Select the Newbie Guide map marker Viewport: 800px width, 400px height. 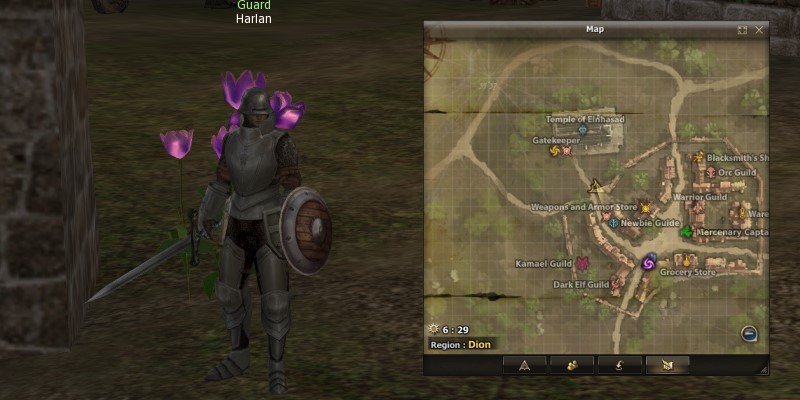point(612,223)
